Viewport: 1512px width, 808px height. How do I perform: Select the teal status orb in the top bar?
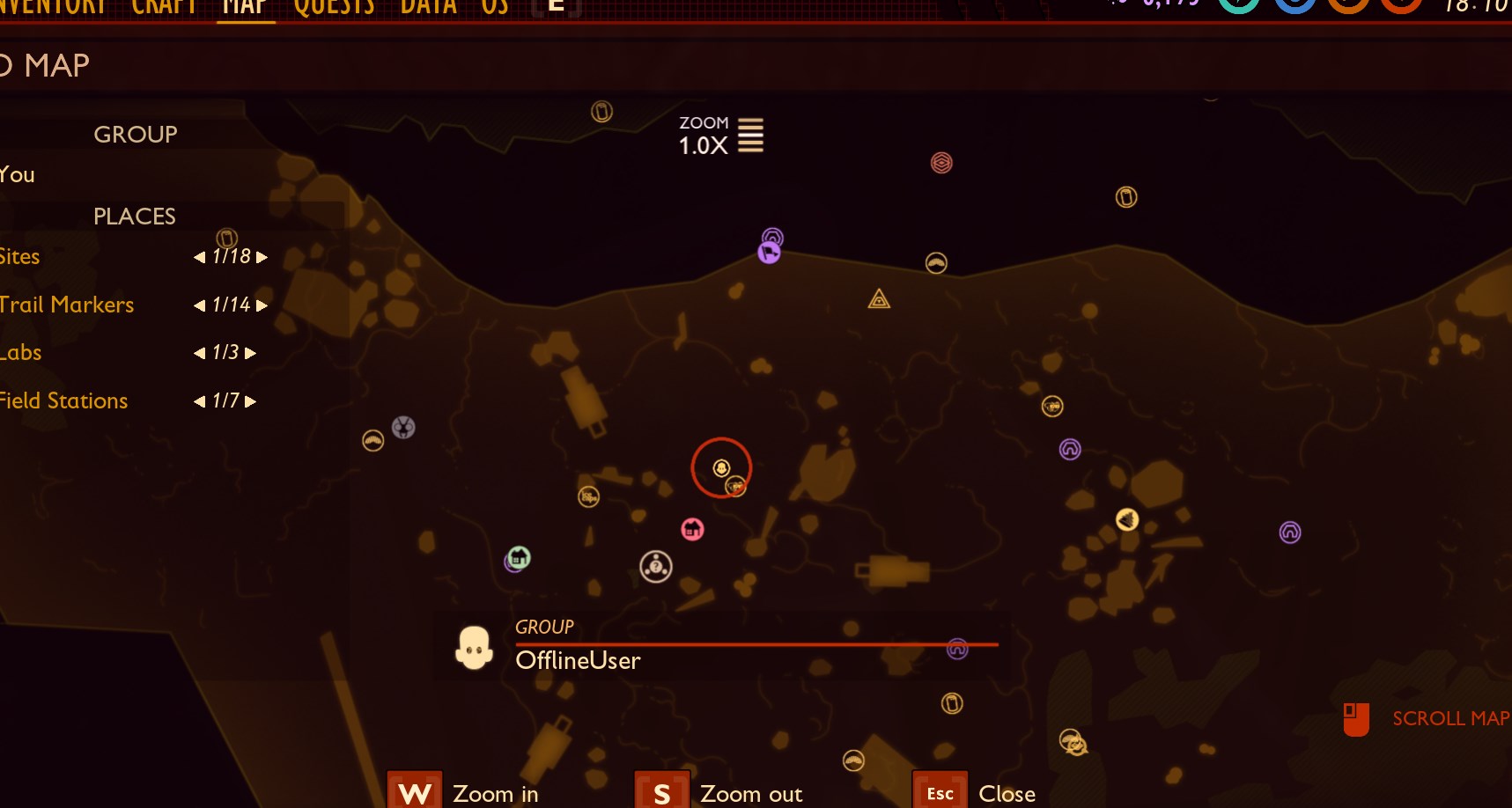[1241, 7]
